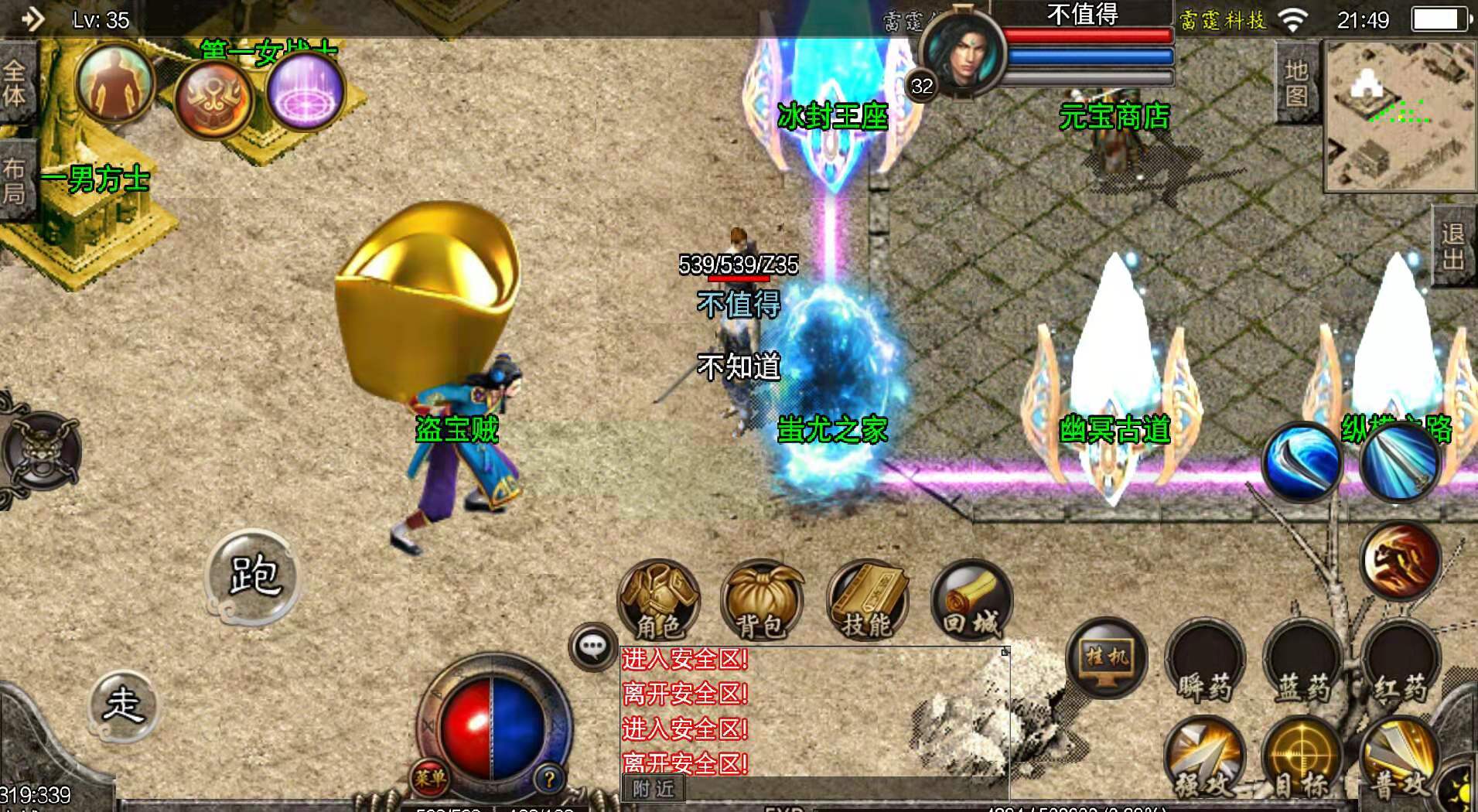
Task: Tap the 蓝药 mana potion slot
Action: [1302, 664]
